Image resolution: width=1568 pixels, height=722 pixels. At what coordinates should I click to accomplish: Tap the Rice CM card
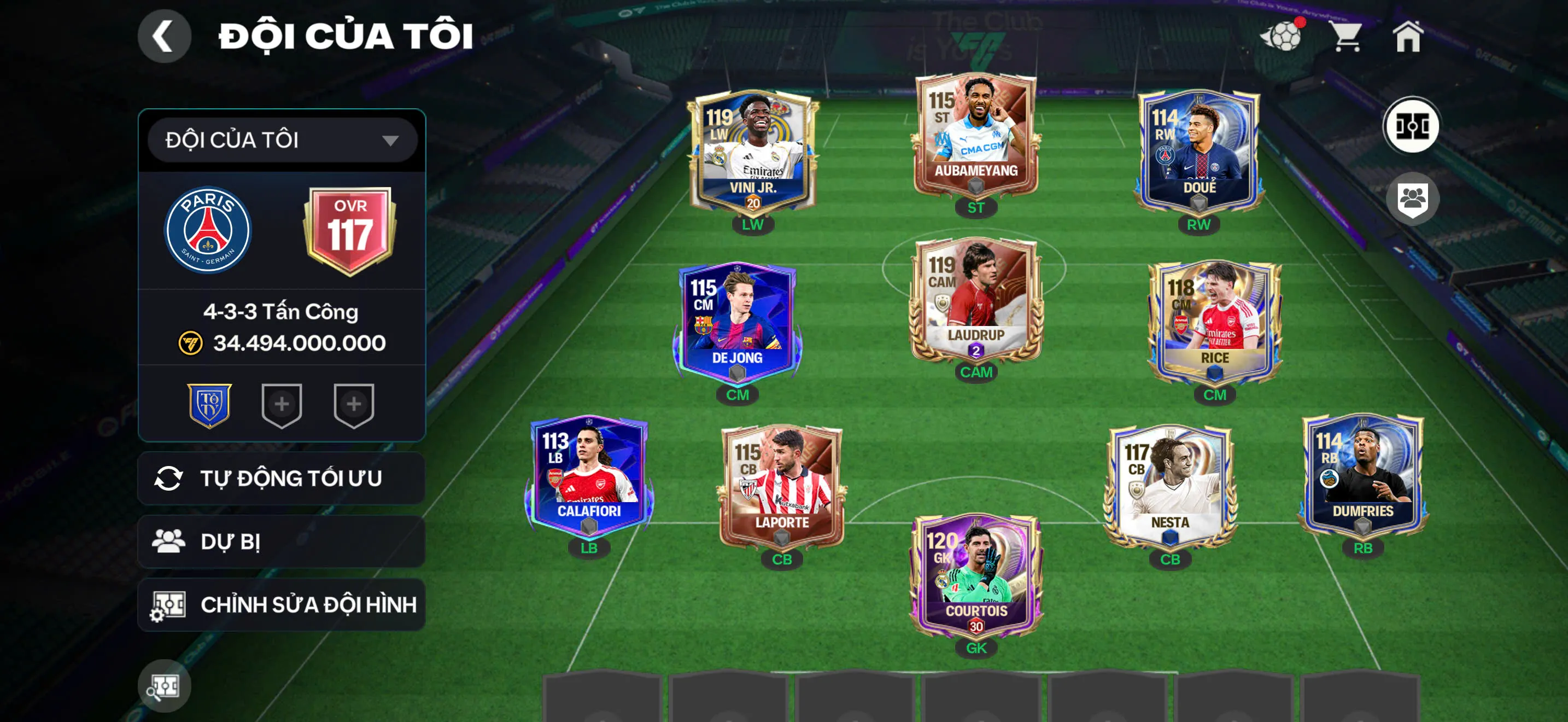[1214, 323]
